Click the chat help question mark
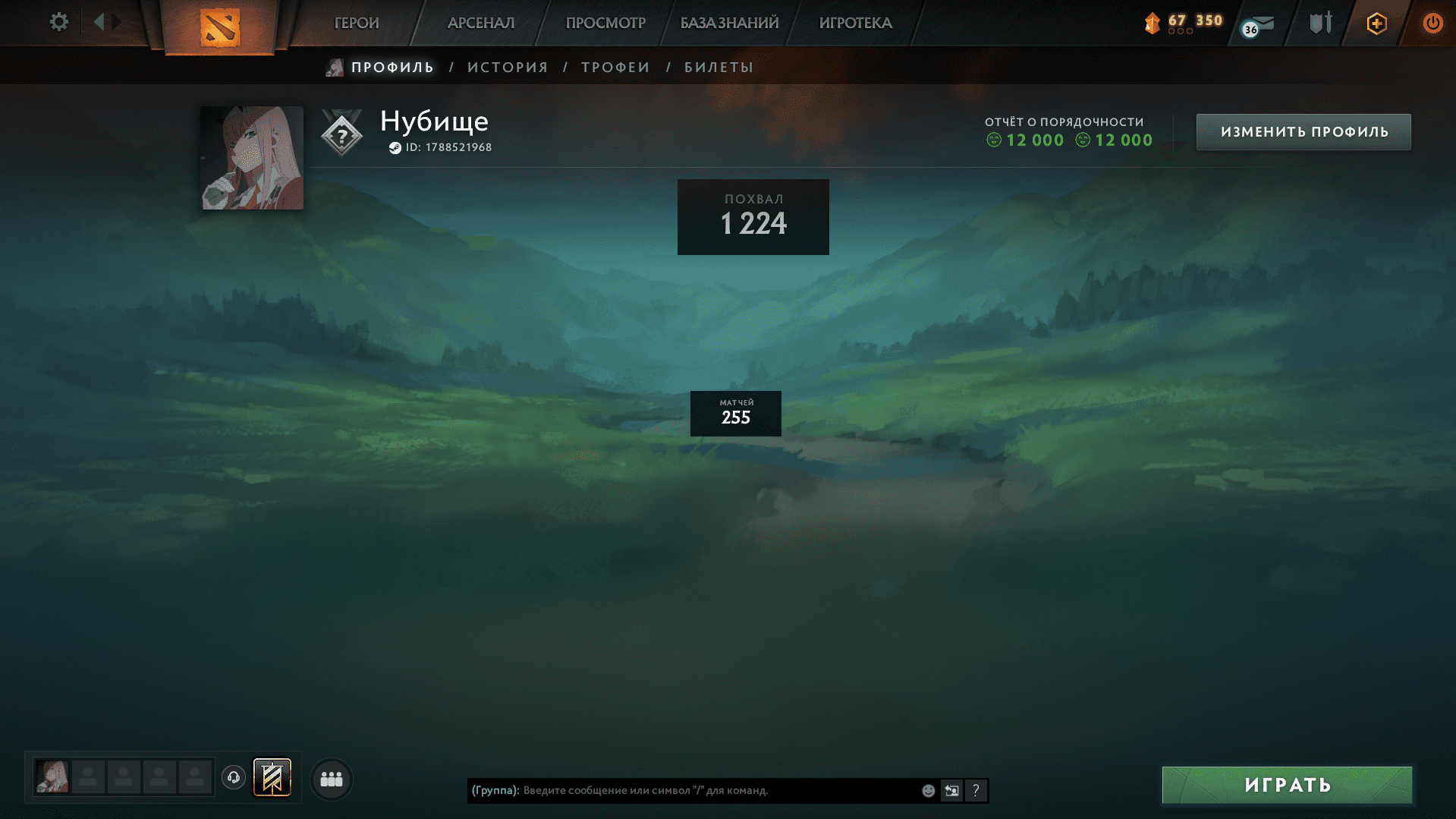The image size is (1456, 819). pyautogui.click(x=976, y=790)
